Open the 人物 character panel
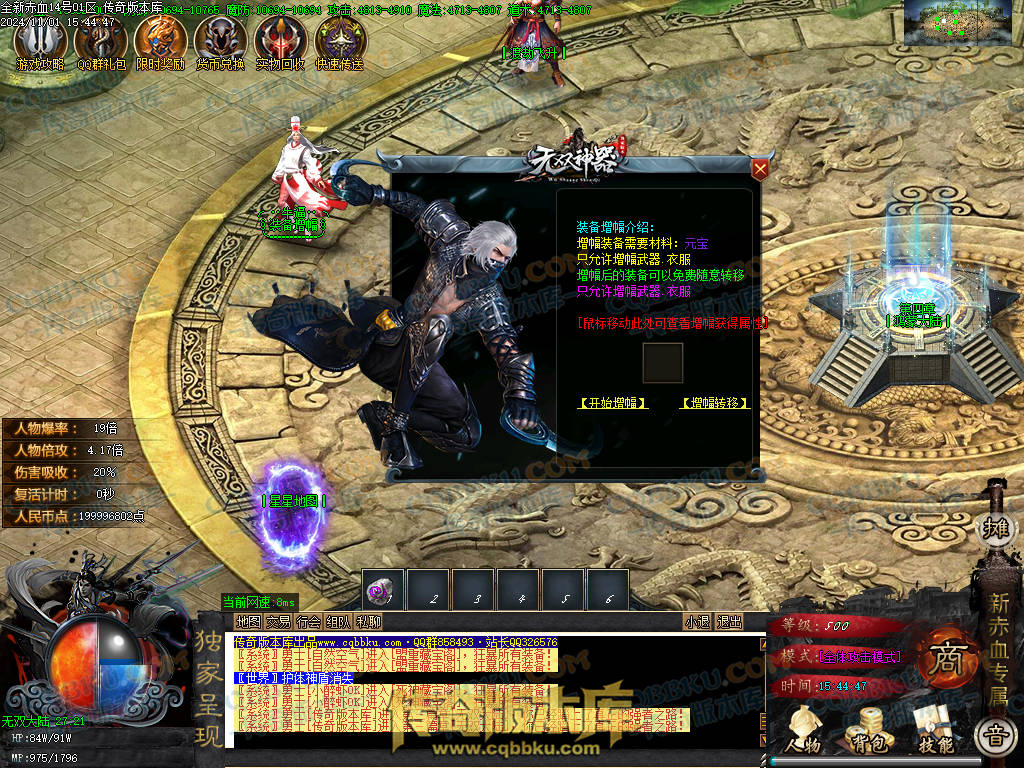 803,728
